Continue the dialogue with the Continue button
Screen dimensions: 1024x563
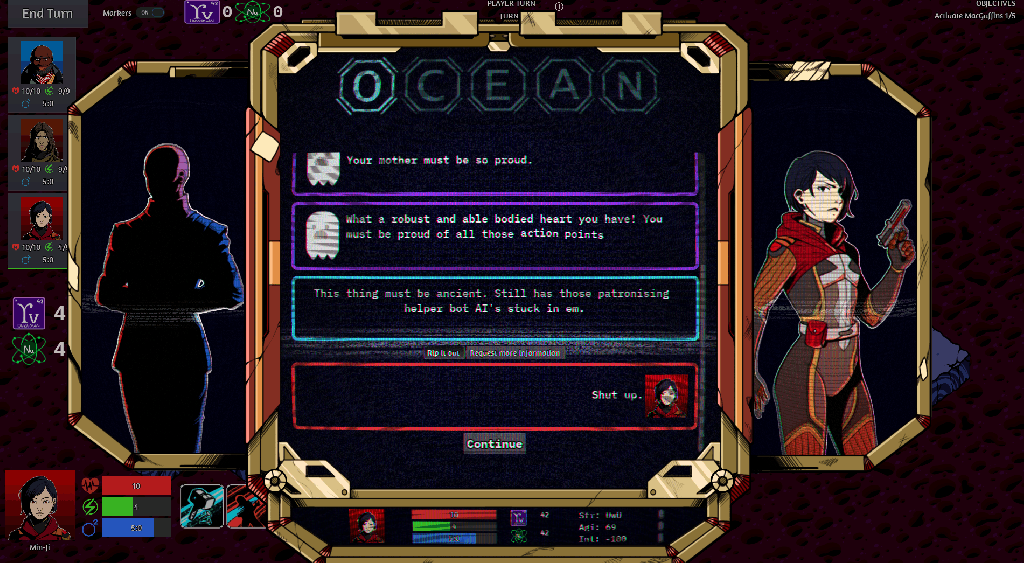pos(494,444)
